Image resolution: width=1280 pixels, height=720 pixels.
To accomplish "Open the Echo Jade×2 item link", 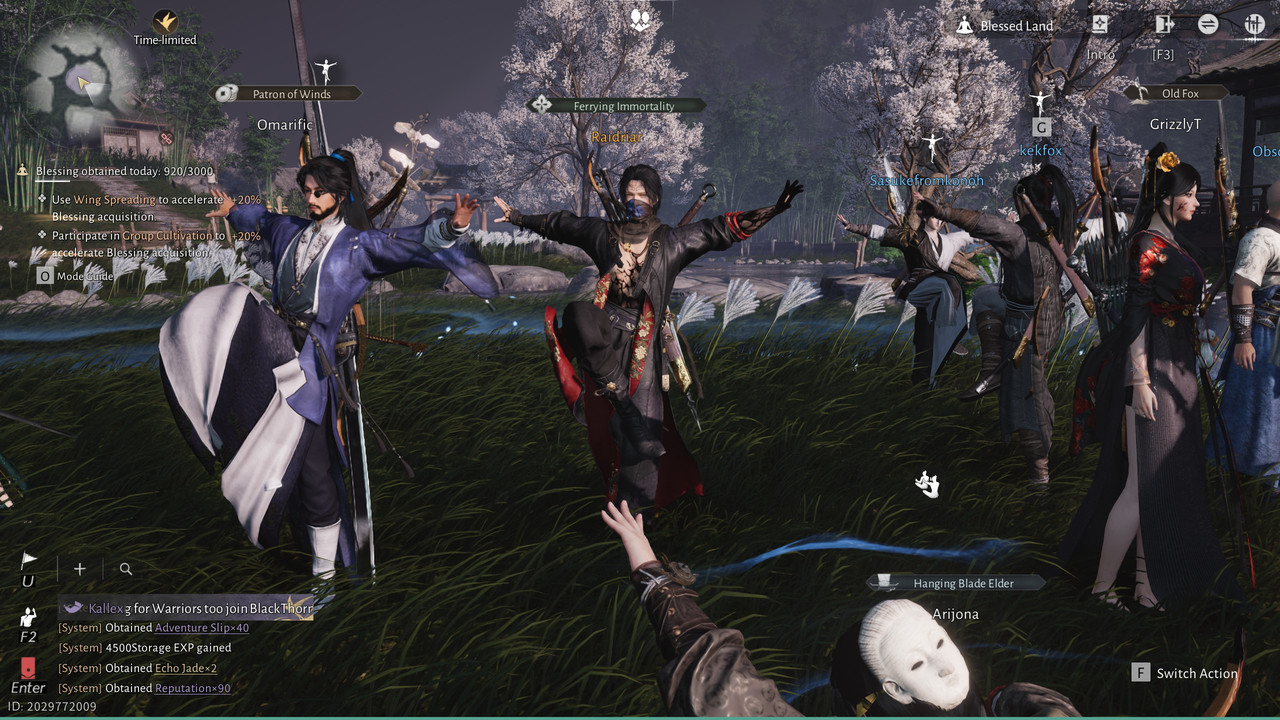I will 185,668.
